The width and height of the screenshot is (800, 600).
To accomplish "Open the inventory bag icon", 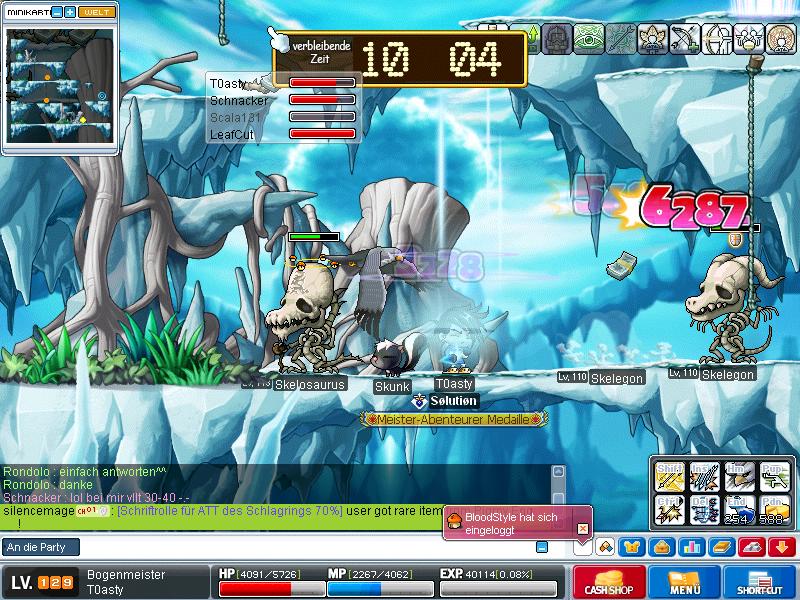I will [x=661, y=547].
